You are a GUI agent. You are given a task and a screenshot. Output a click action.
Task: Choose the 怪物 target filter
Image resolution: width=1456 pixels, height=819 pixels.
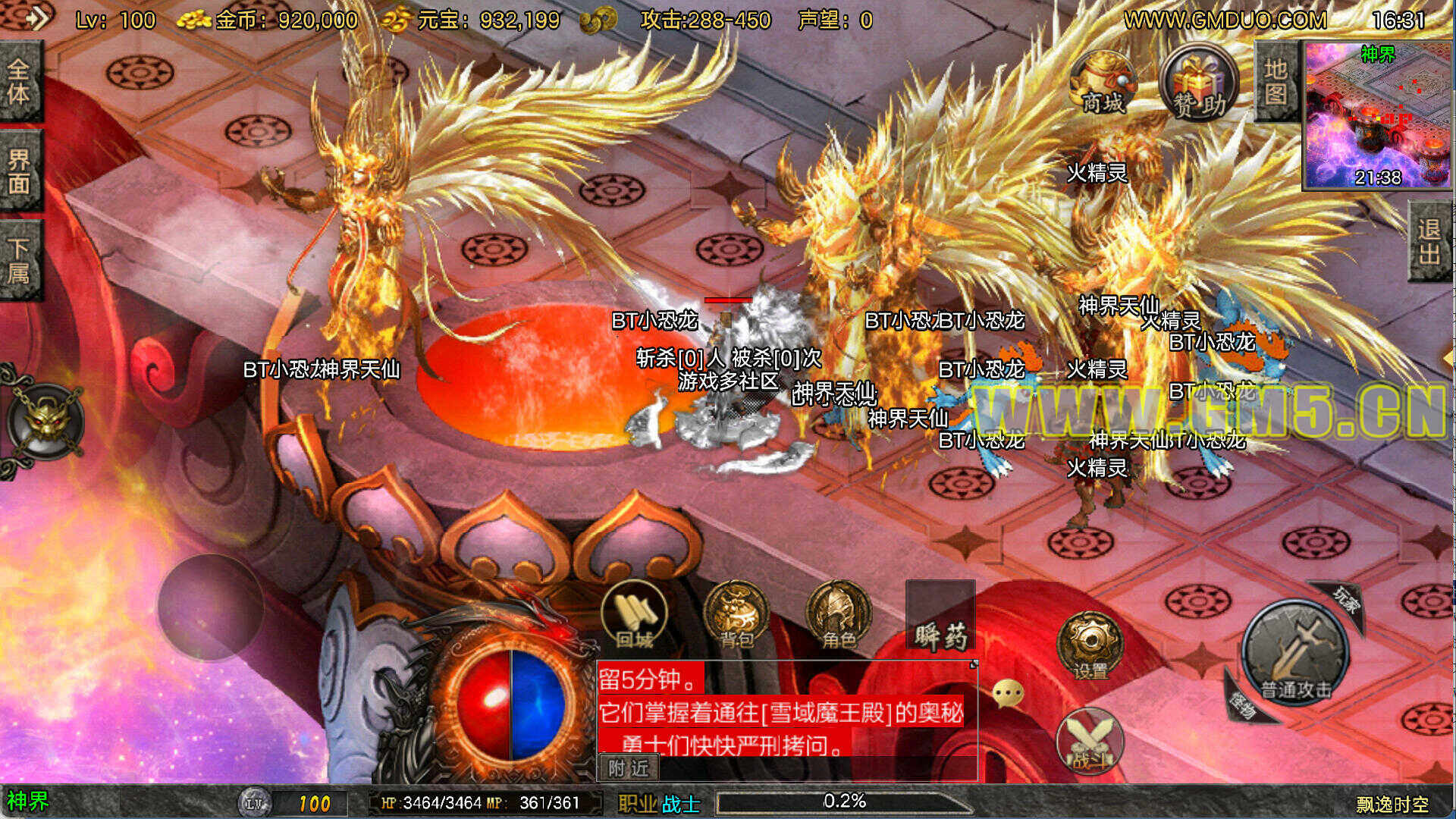pyautogui.click(x=1244, y=703)
